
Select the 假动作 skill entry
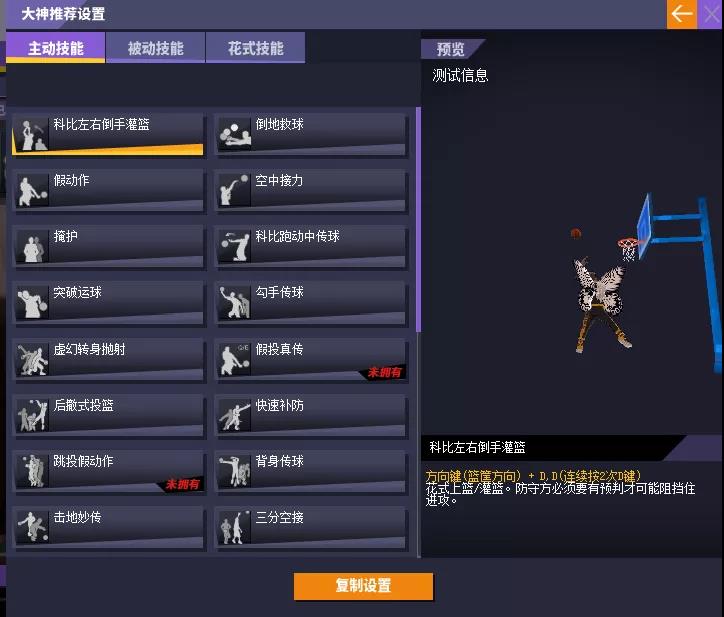(108, 191)
